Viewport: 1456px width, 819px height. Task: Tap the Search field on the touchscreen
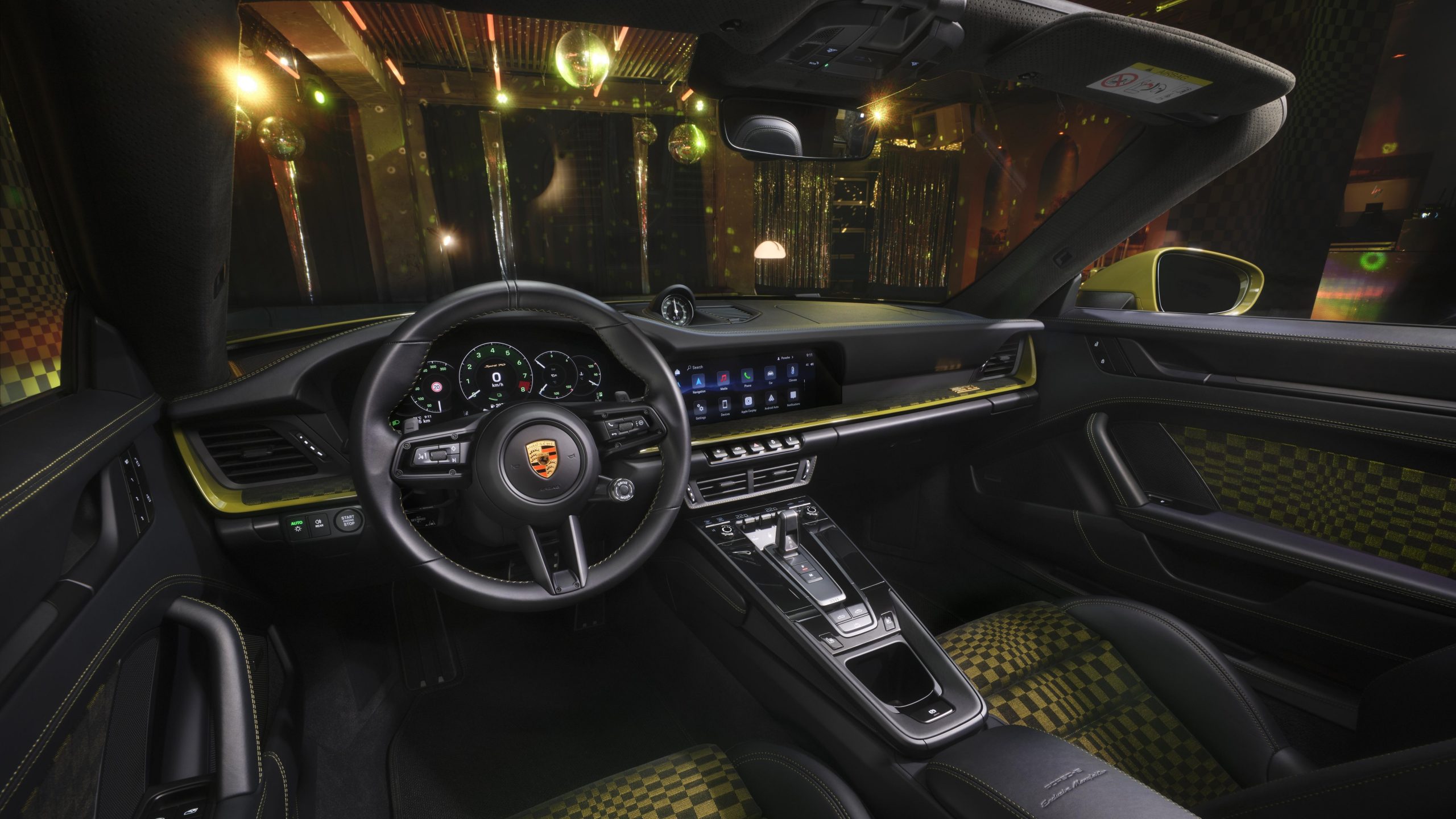[x=695, y=367]
